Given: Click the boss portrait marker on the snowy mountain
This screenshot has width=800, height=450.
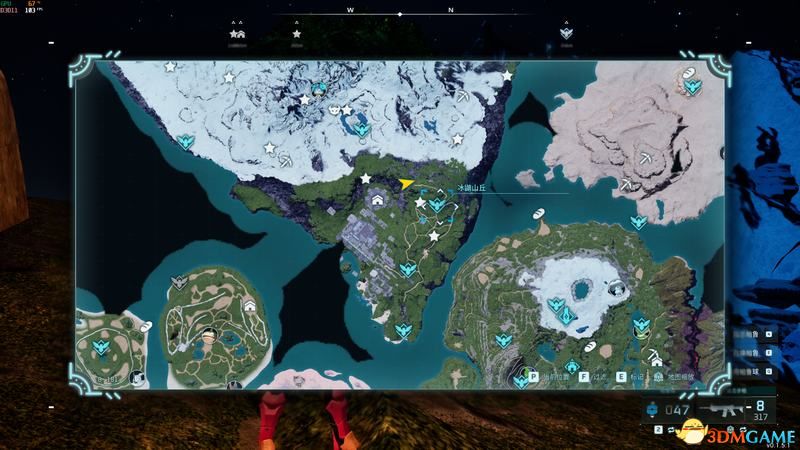Looking at the screenshot, I should [x=319, y=89].
